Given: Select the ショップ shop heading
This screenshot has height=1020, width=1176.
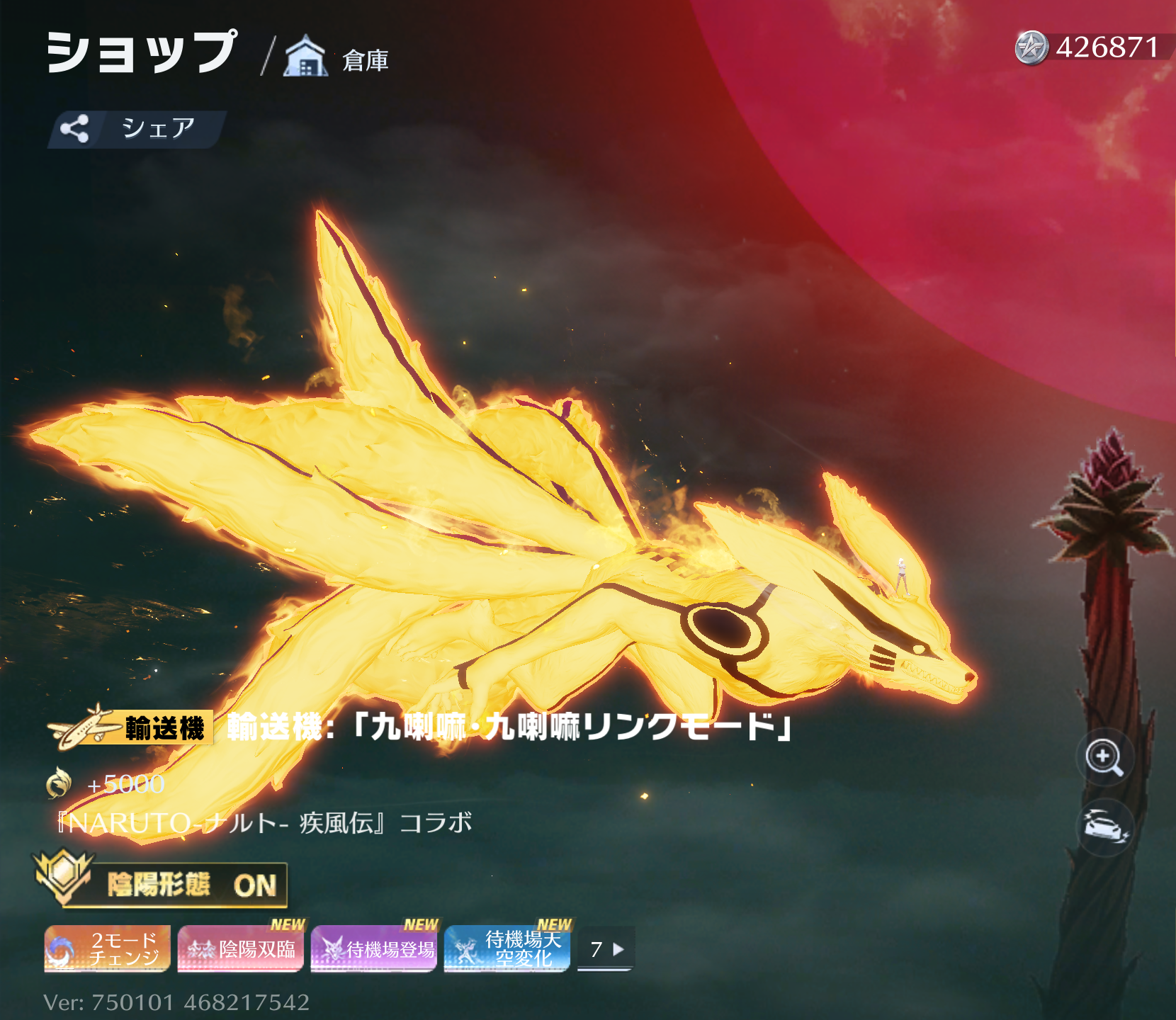Looking at the screenshot, I should 142,52.
